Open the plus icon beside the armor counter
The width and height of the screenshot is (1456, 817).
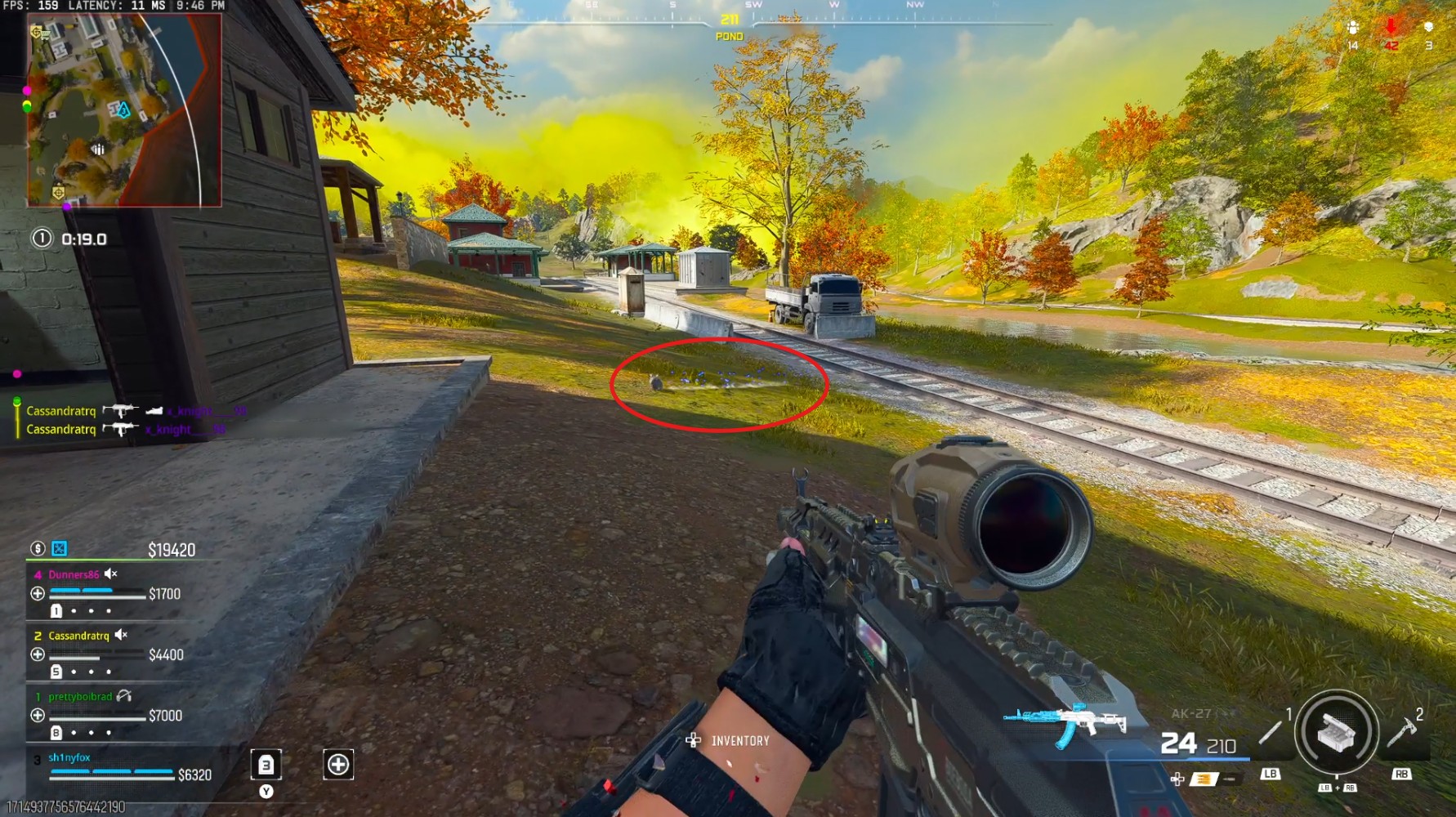tap(338, 765)
